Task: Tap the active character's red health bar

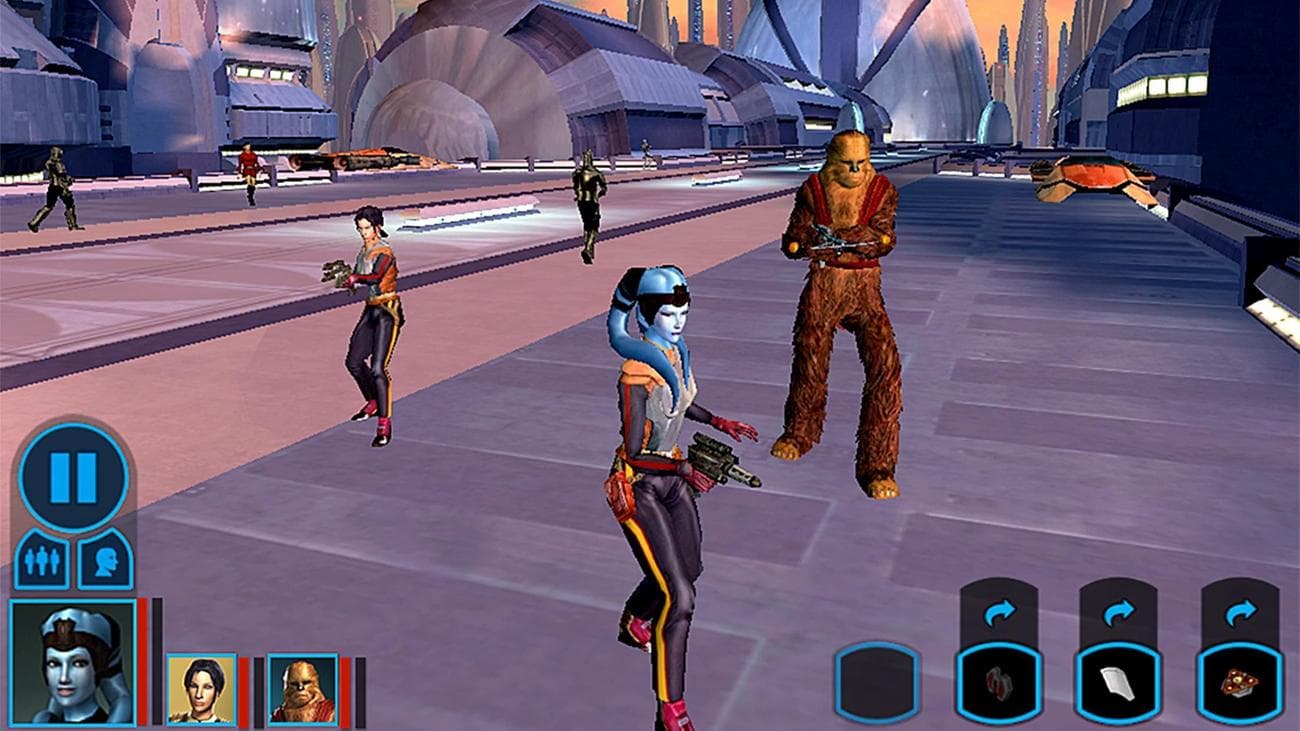Action: (x=142, y=660)
